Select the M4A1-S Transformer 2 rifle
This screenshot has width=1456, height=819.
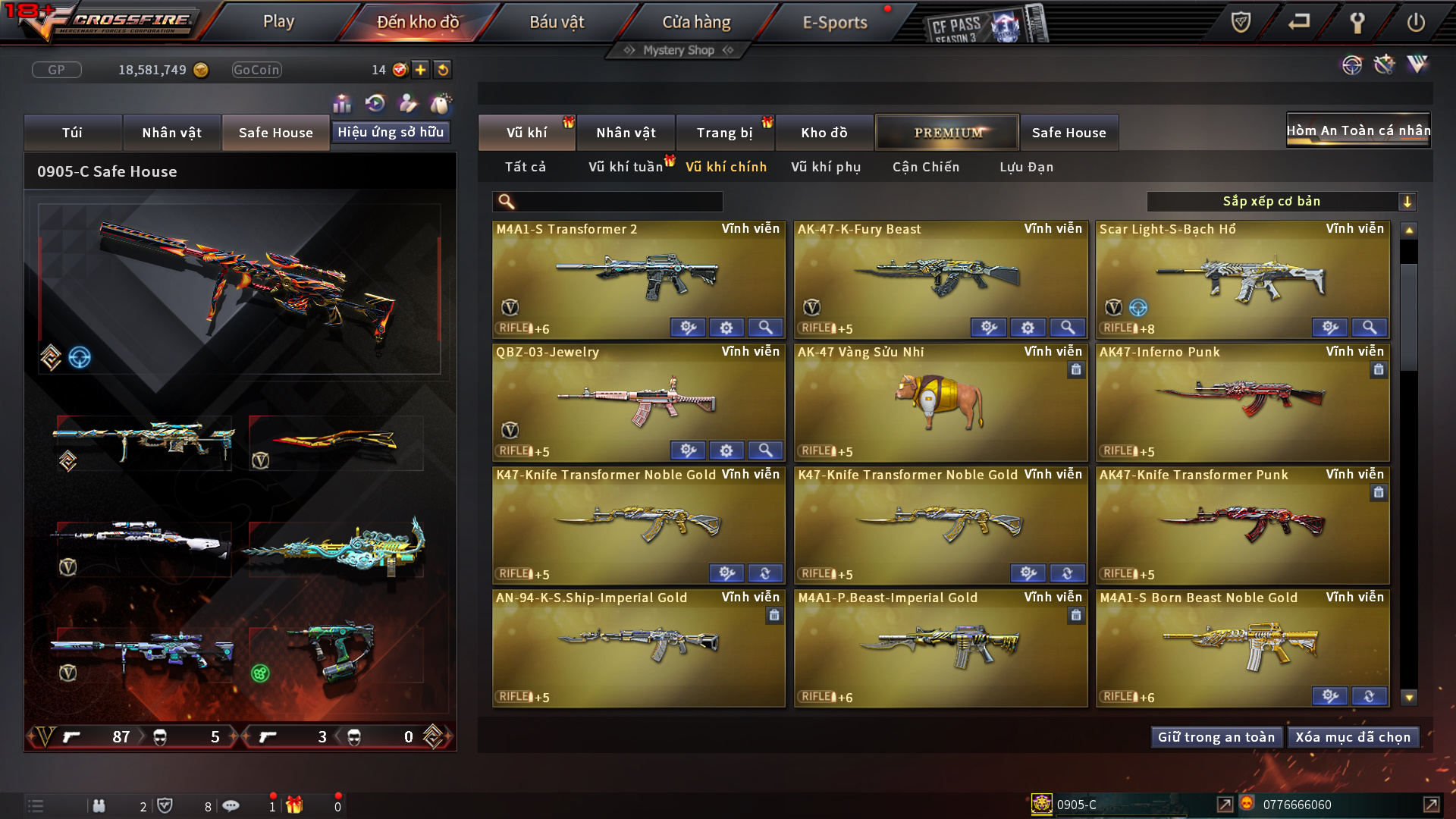[638, 279]
